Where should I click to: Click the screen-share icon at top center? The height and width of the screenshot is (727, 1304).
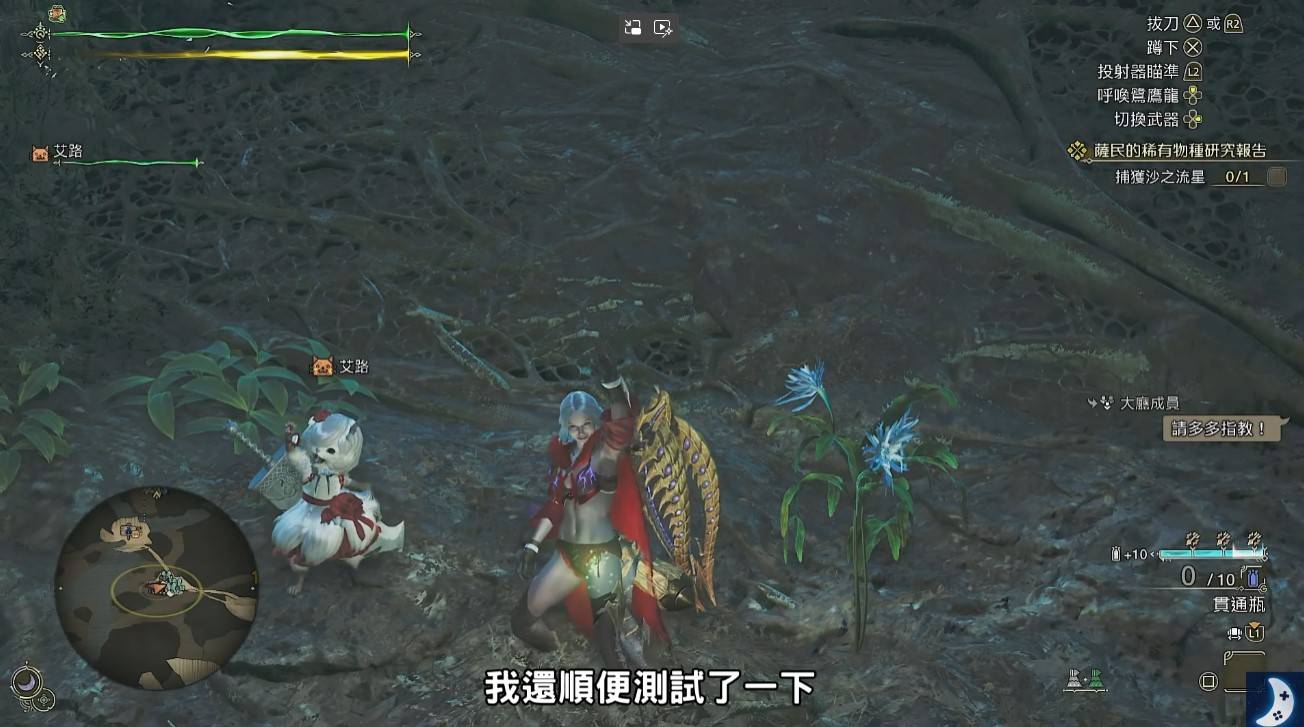(631, 28)
